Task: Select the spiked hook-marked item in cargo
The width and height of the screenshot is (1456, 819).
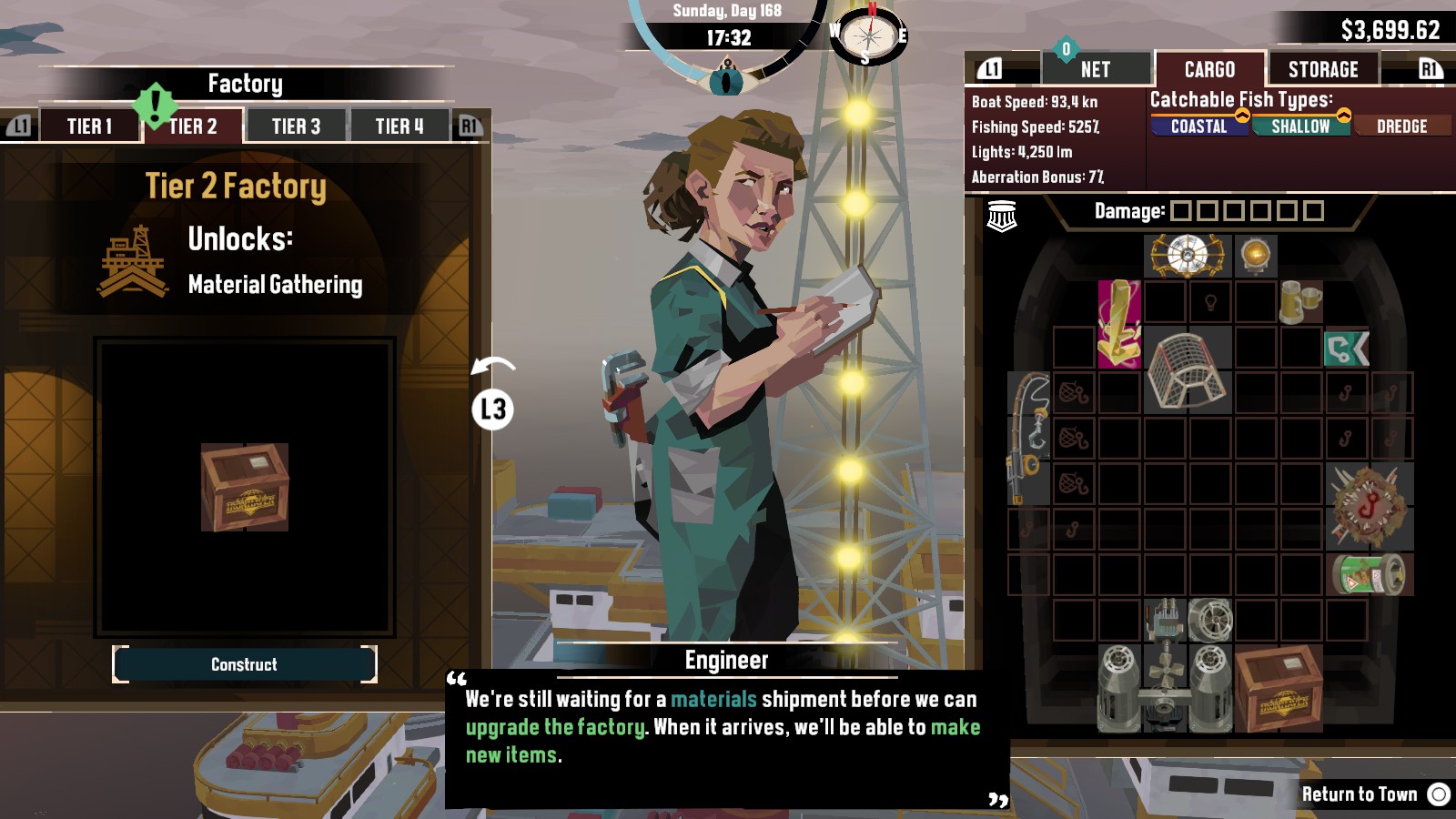Action: tap(1369, 506)
